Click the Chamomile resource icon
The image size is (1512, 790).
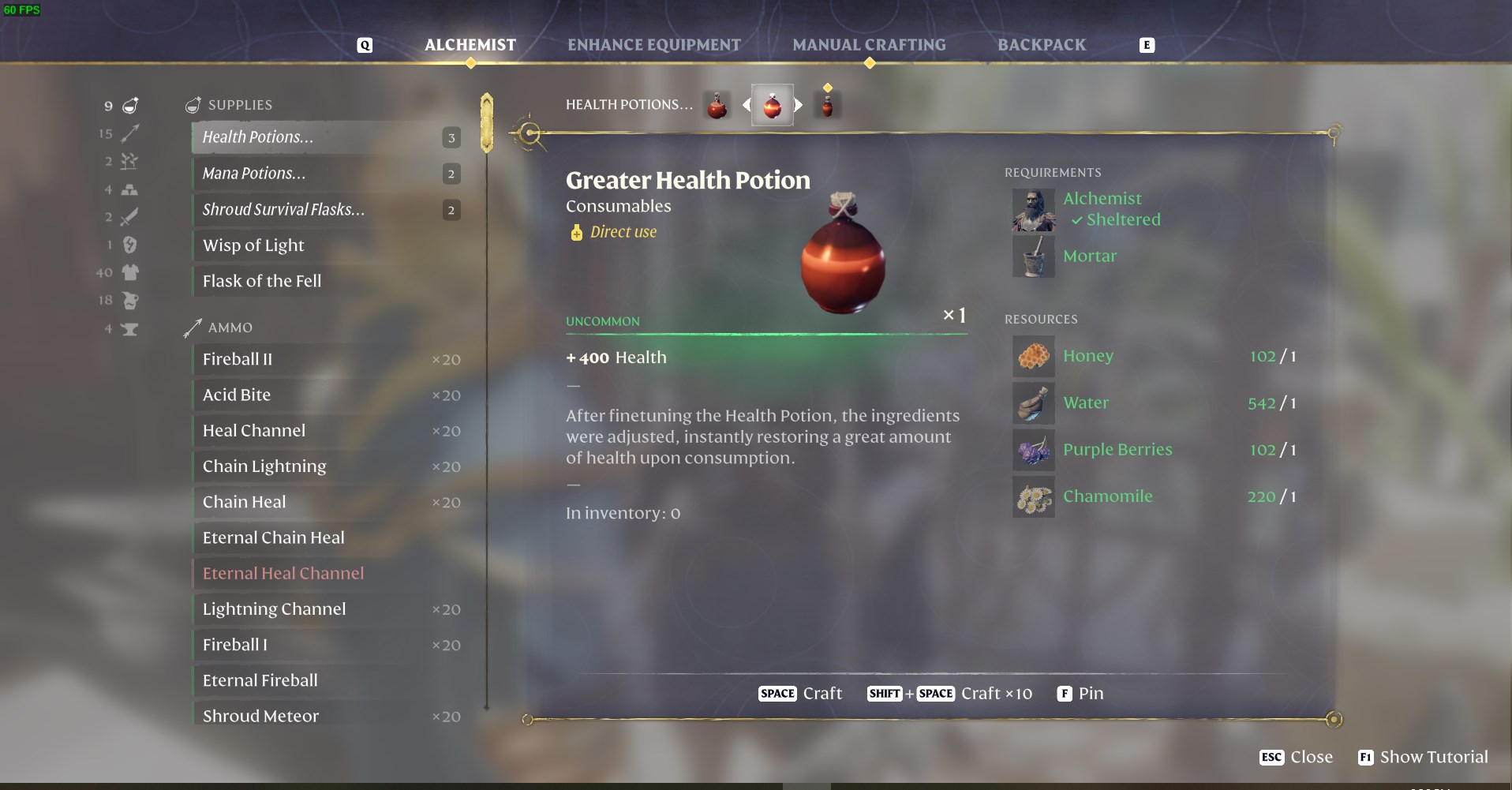tap(1033, 497)
